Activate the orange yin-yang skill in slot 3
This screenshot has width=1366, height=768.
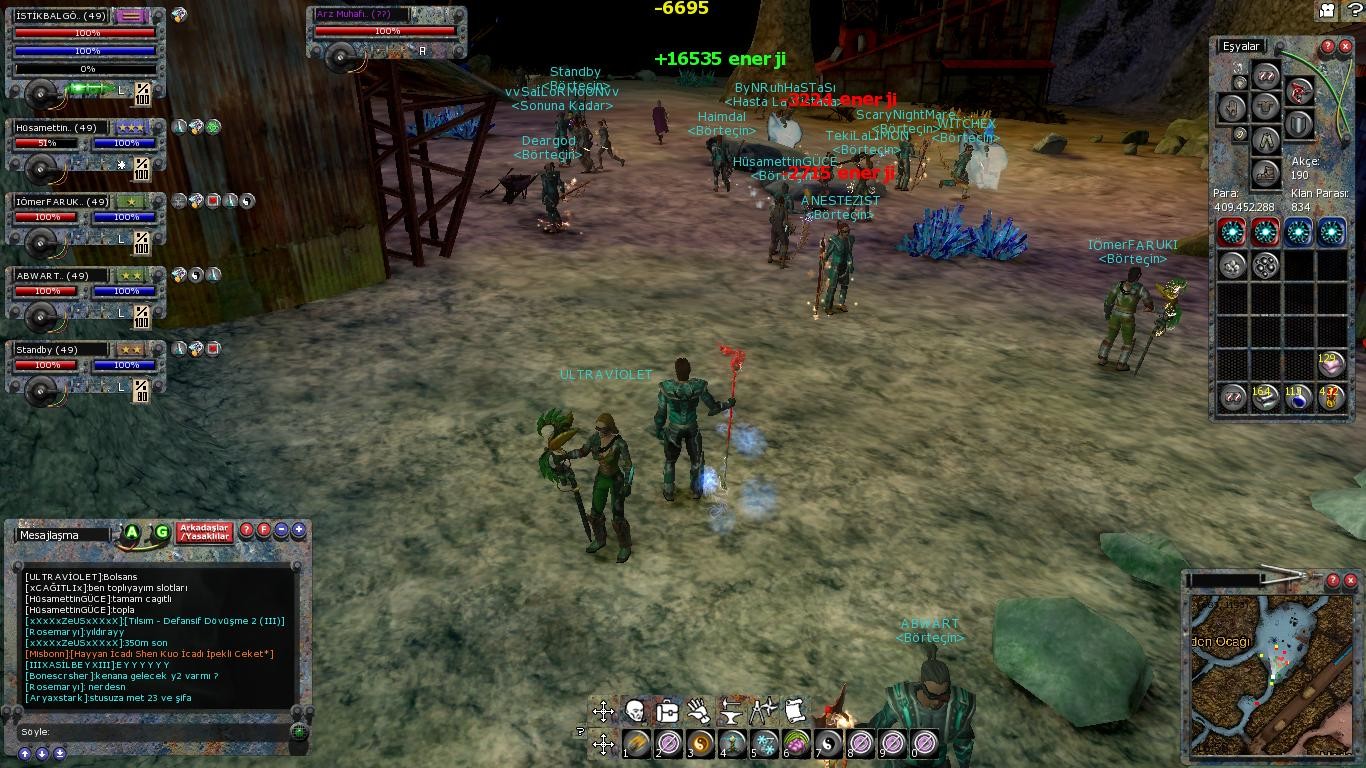700,744
